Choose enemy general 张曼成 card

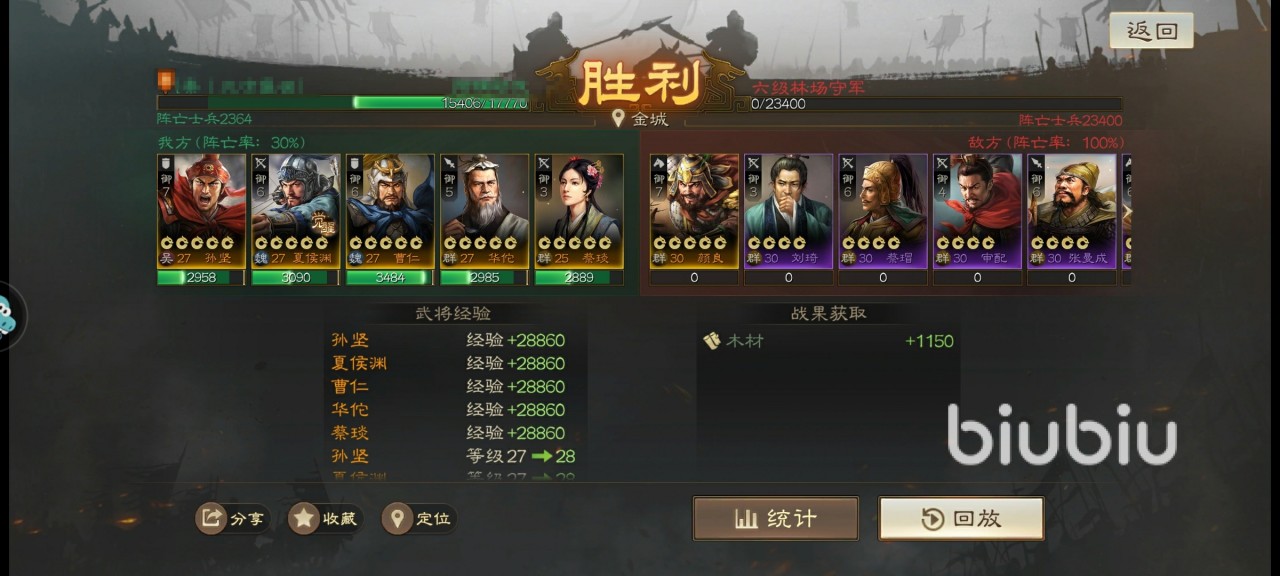point(1072,211)
